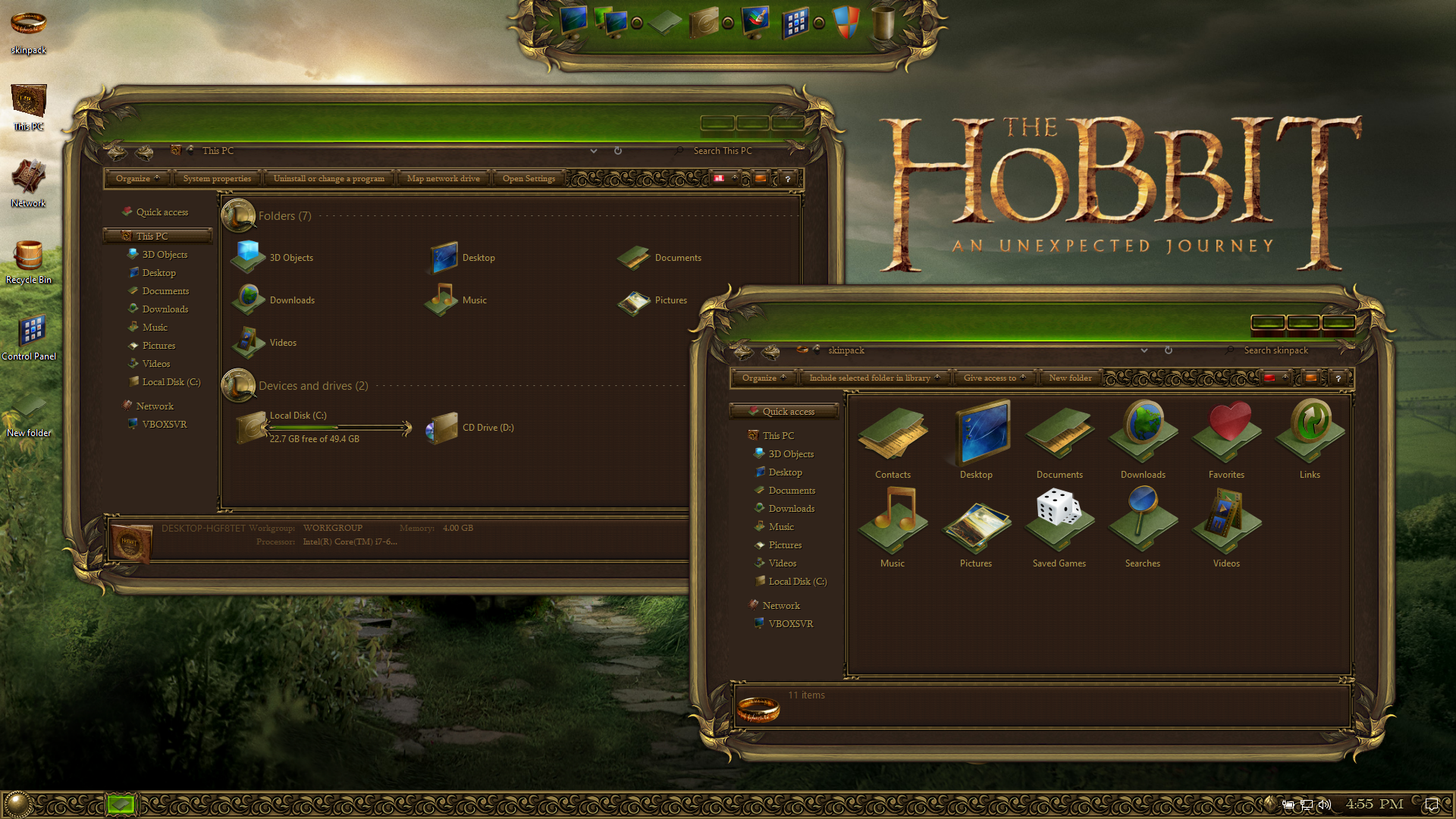The height and width of the screenshot is (819, 1456).
Task: Choose Uninstall or change a program
Action: [x=328, y=179]
